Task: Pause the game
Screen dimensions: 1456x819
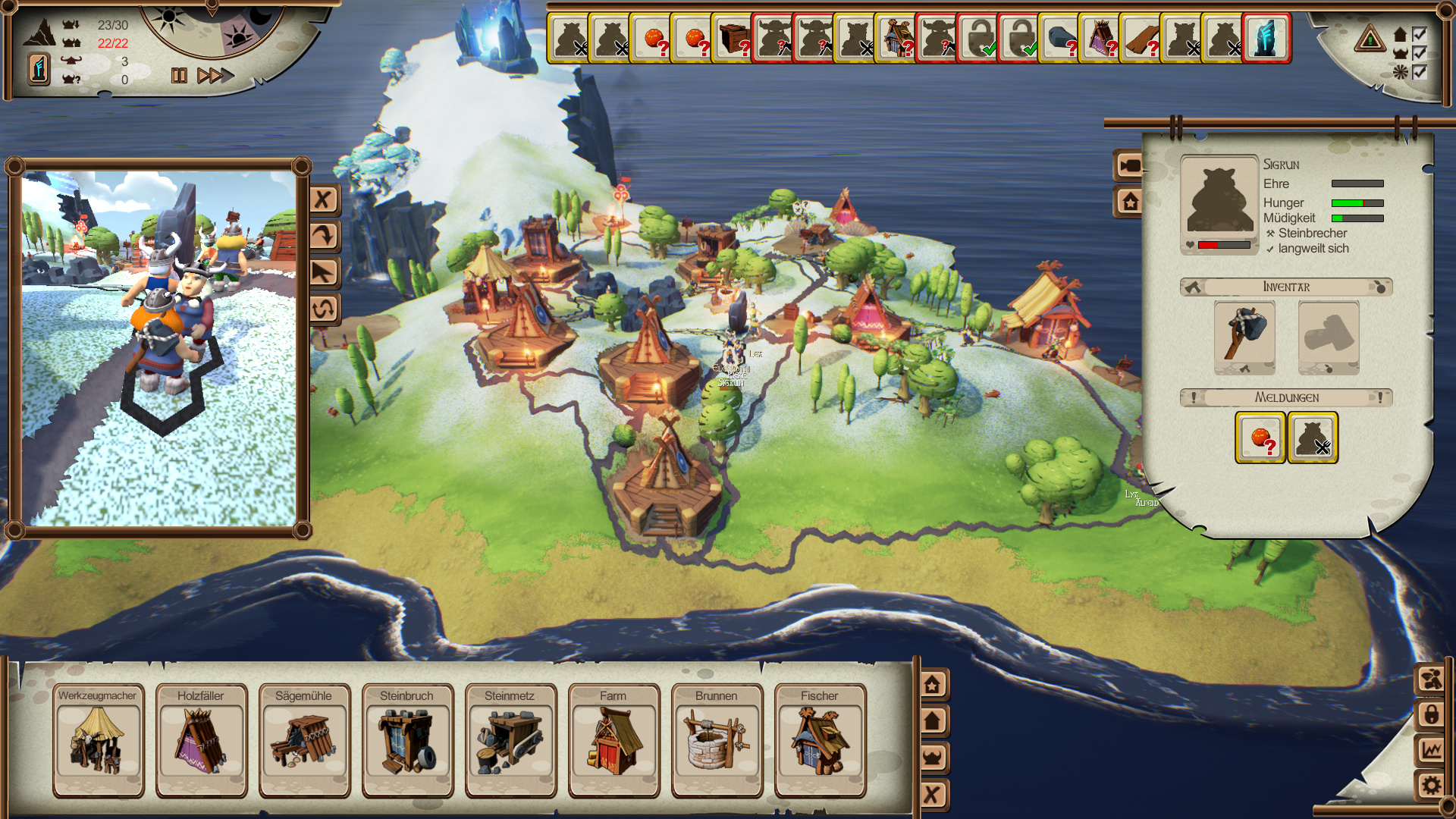Action: pyautogui.click(x=179, y=76)
